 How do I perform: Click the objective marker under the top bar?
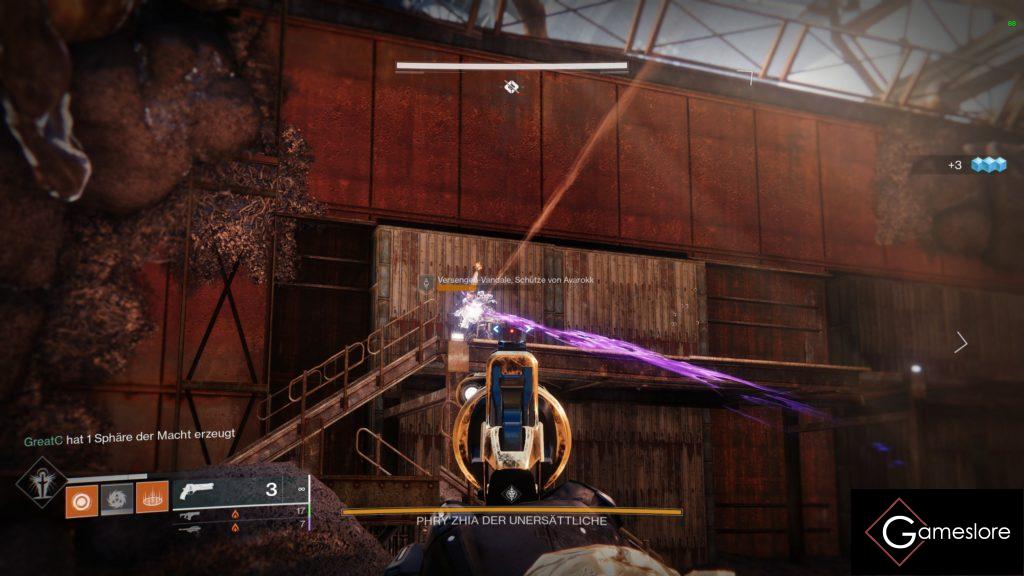(x=511, y=87)
